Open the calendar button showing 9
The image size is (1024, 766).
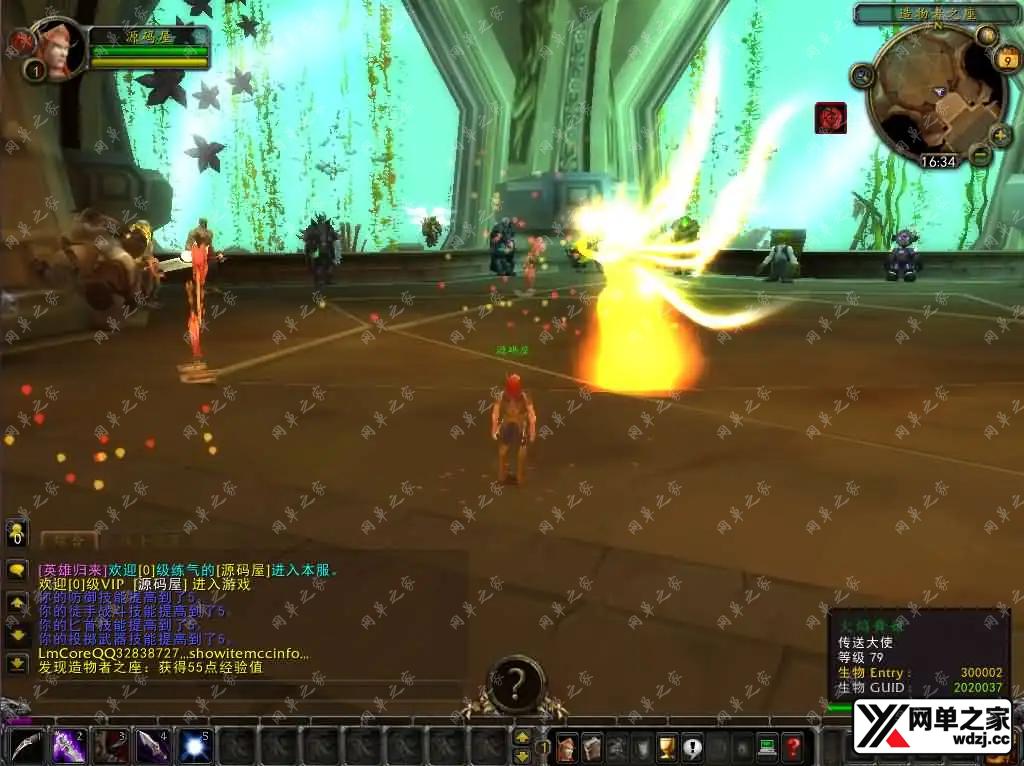tap(1007, 60)
